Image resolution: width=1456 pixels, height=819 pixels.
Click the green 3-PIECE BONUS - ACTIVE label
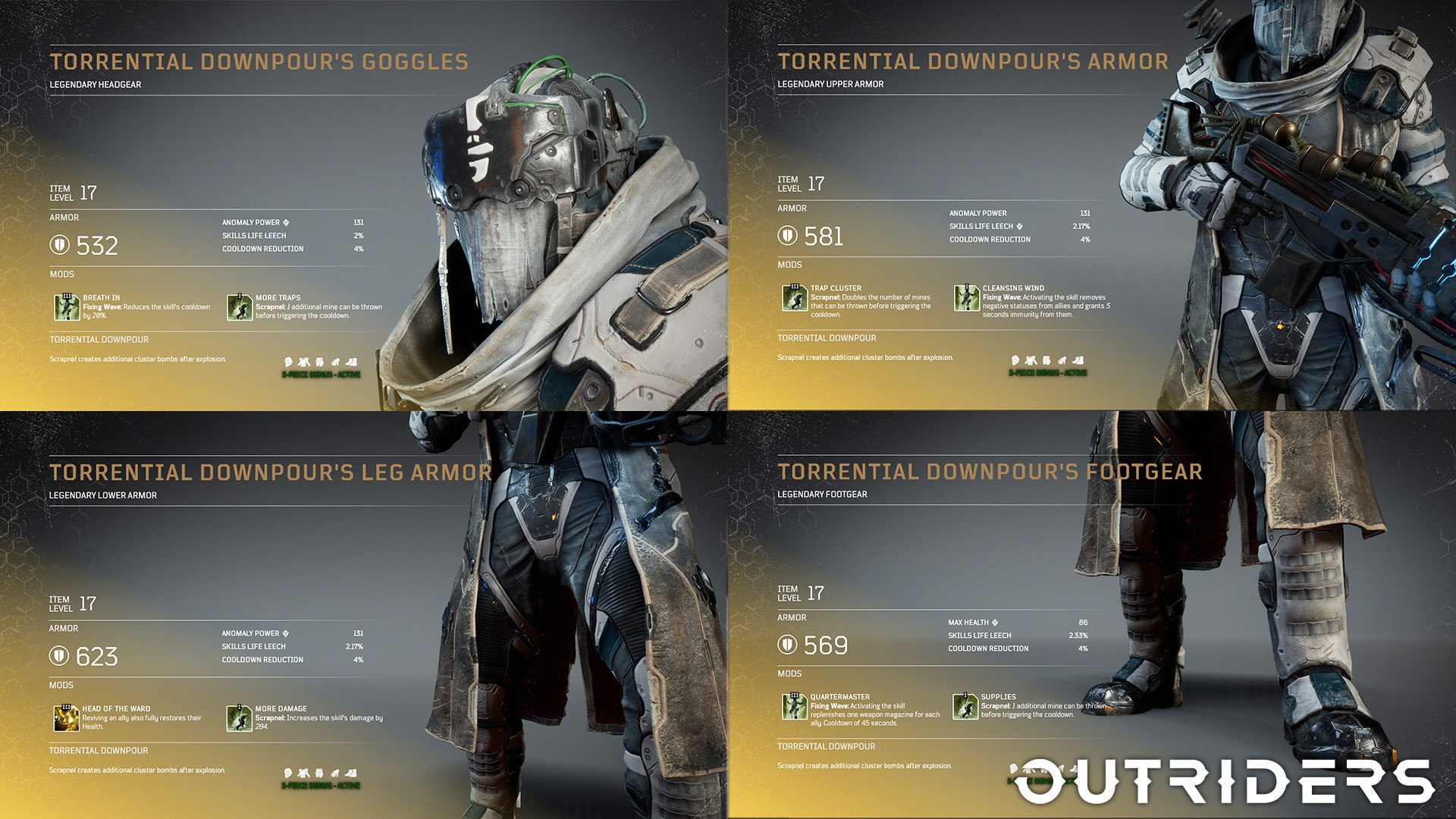321,373
